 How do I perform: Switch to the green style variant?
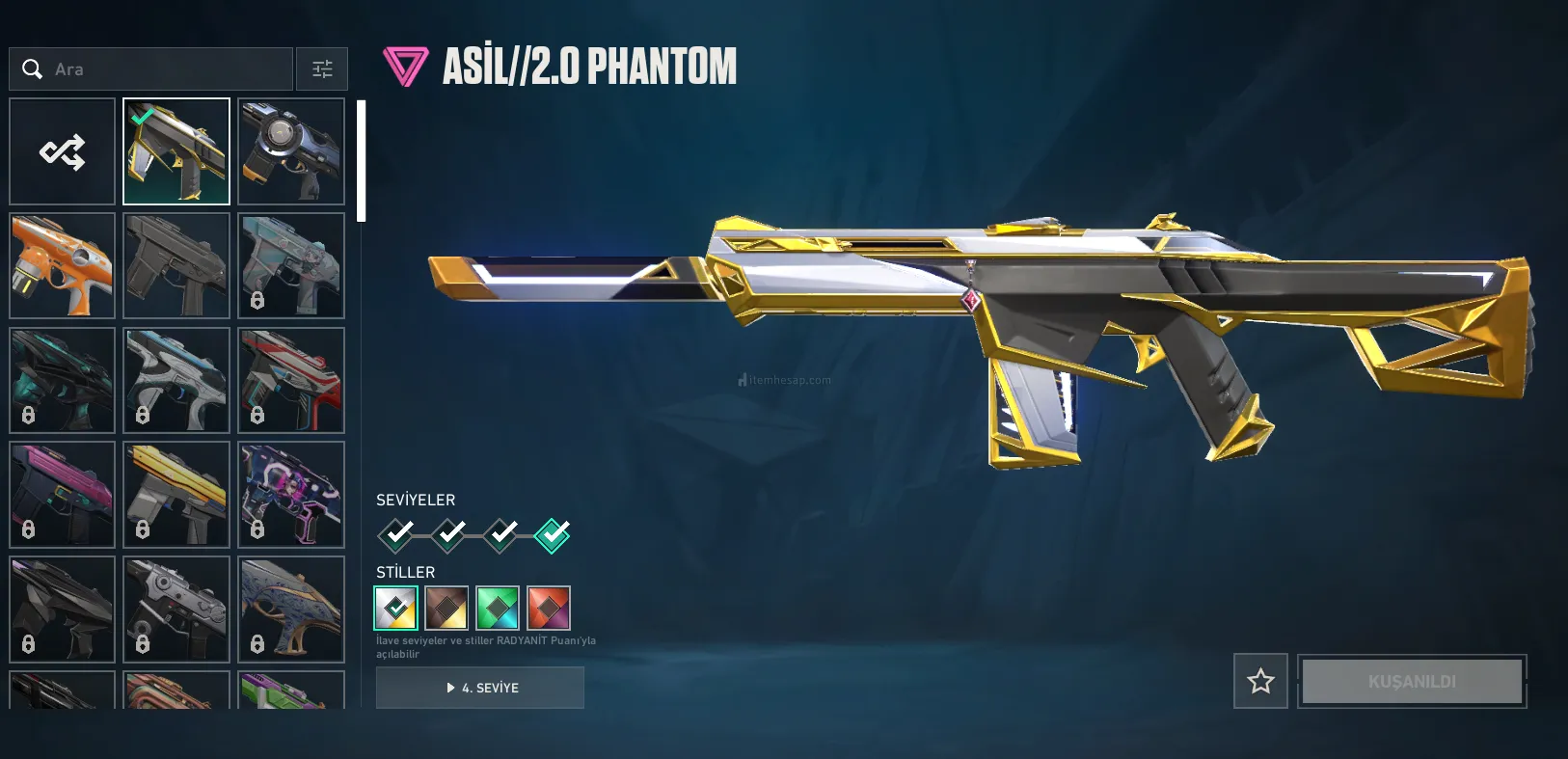click(498, 609)
